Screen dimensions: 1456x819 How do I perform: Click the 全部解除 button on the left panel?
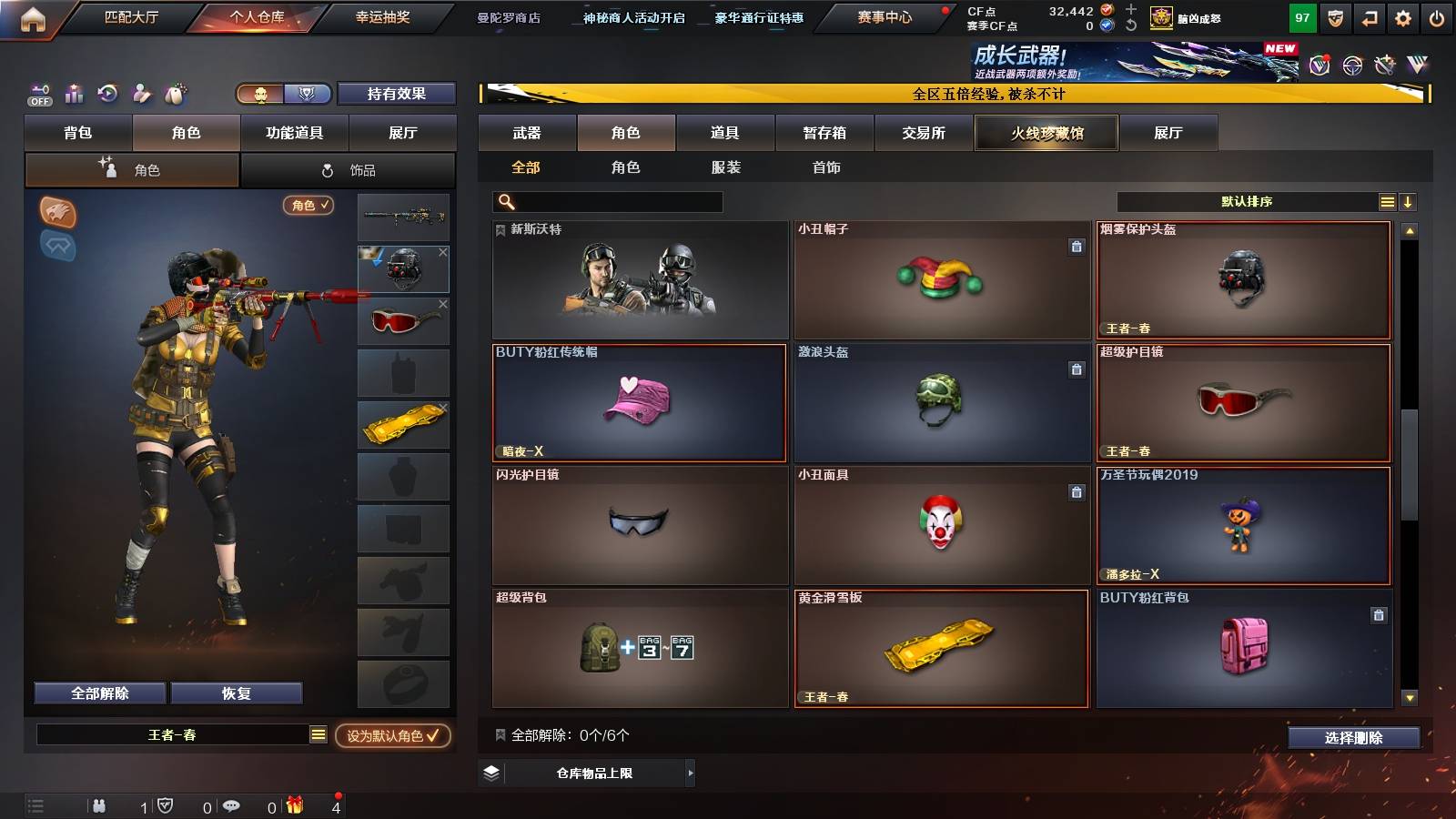[98, 693]
